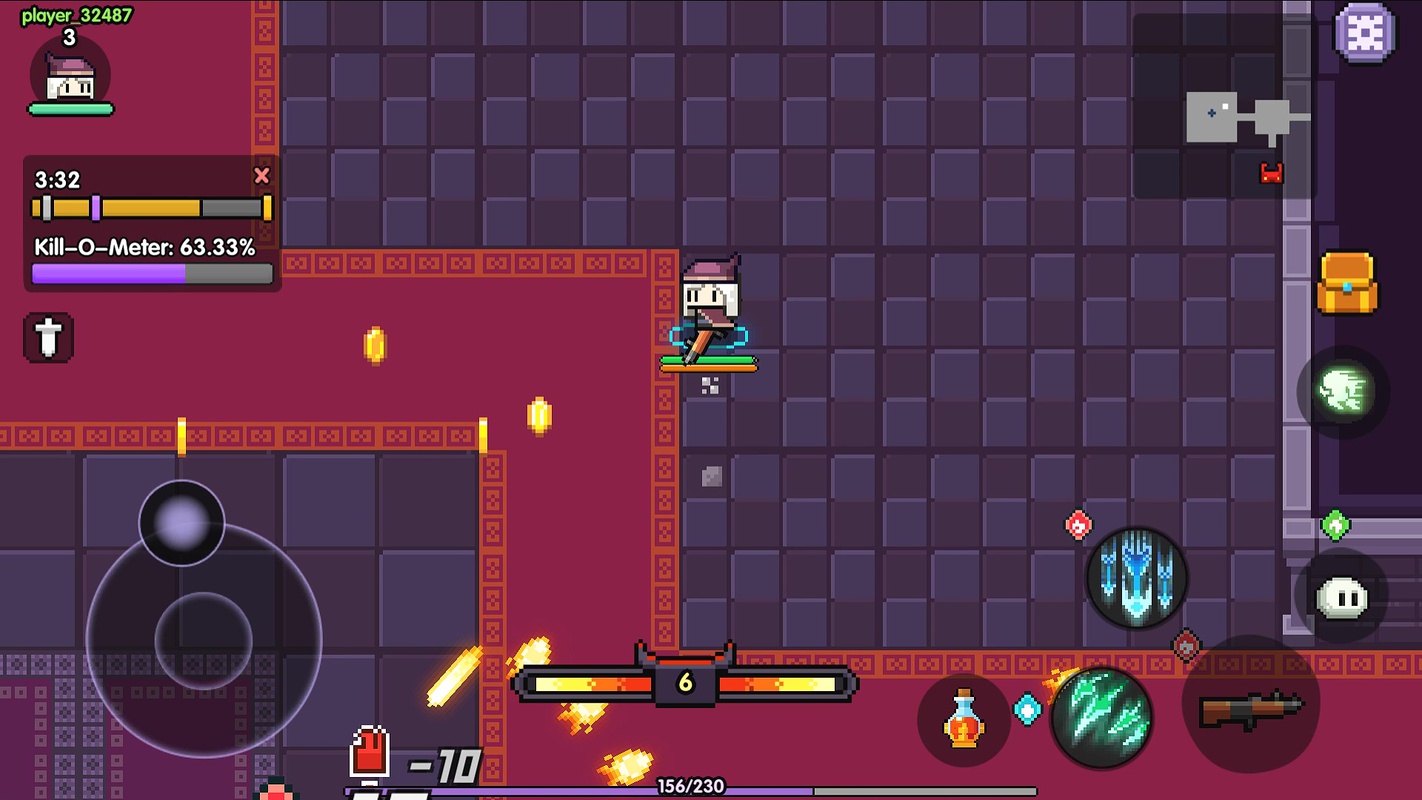The width and height of the screenshot is (1422, 800).
Task: Cast the blue ice spikes skill
Action: click(1136, 579)
